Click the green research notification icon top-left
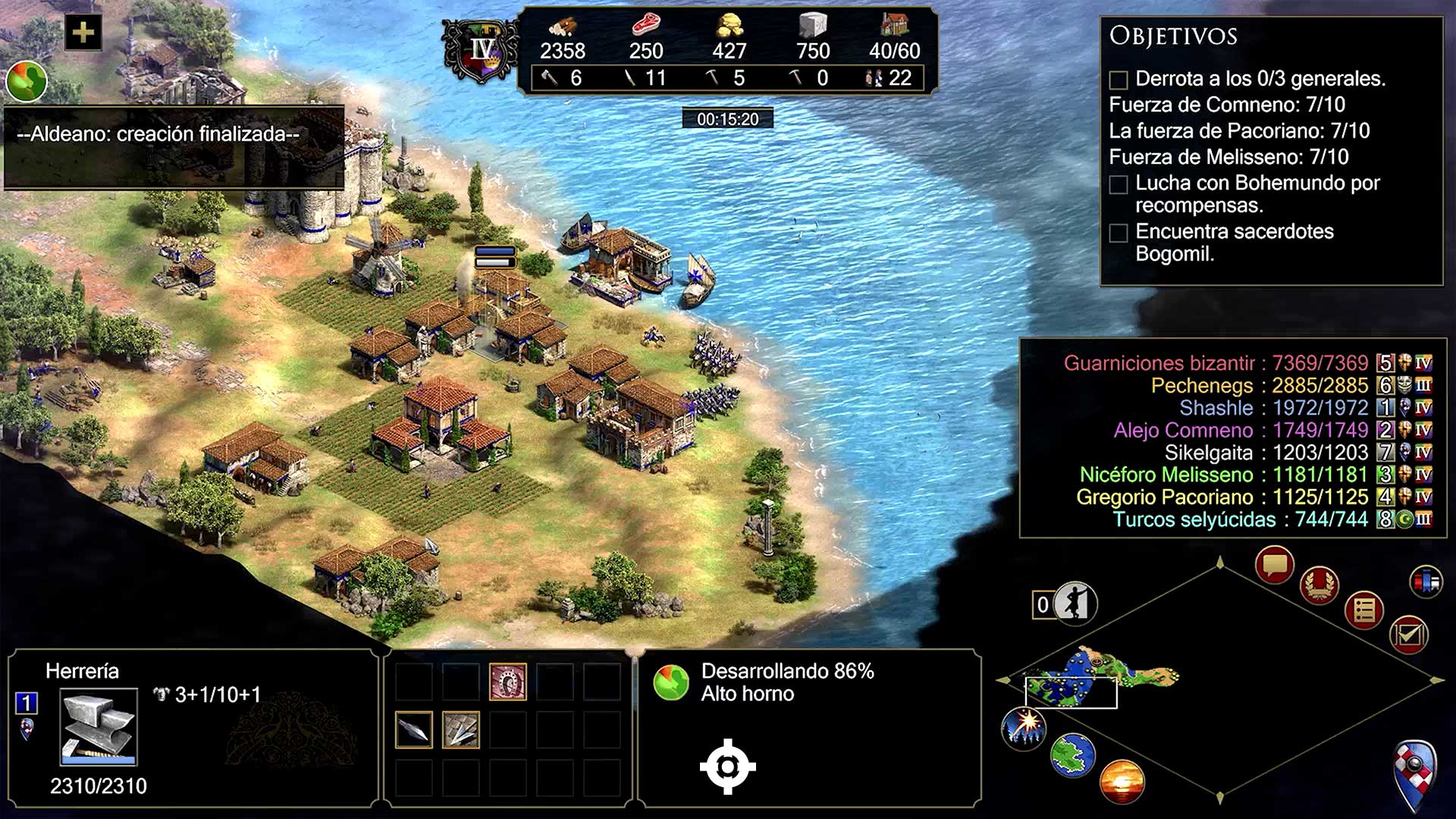The image size is (1456, 819). pos(27,81)
